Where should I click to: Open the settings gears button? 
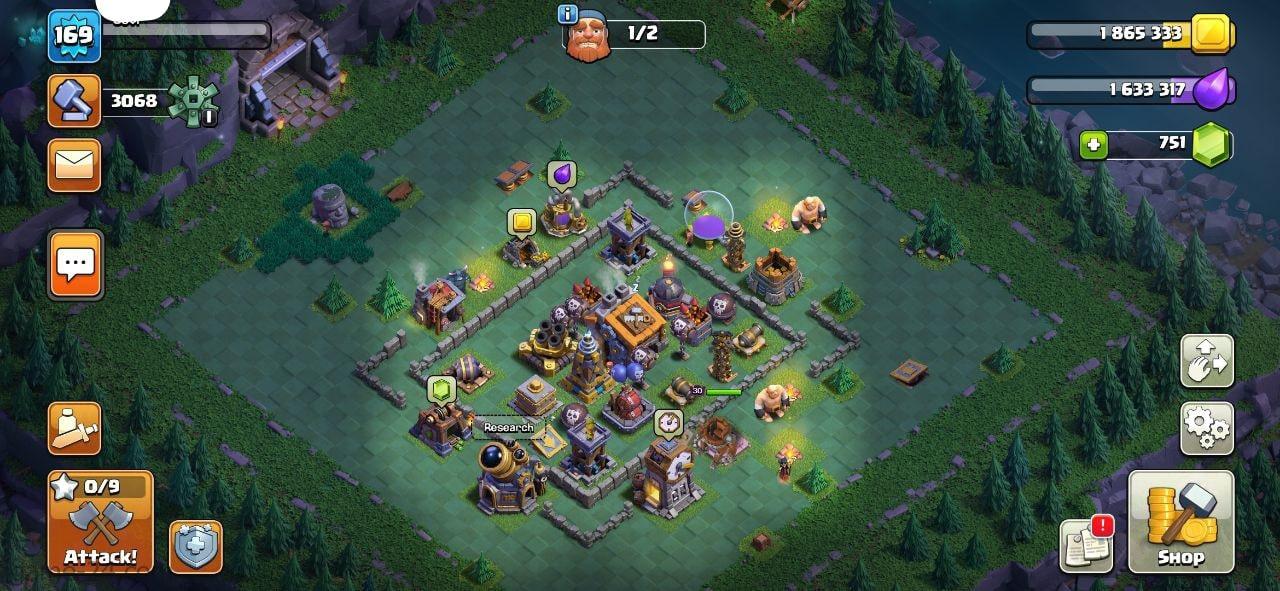[x=1207, y=428]
